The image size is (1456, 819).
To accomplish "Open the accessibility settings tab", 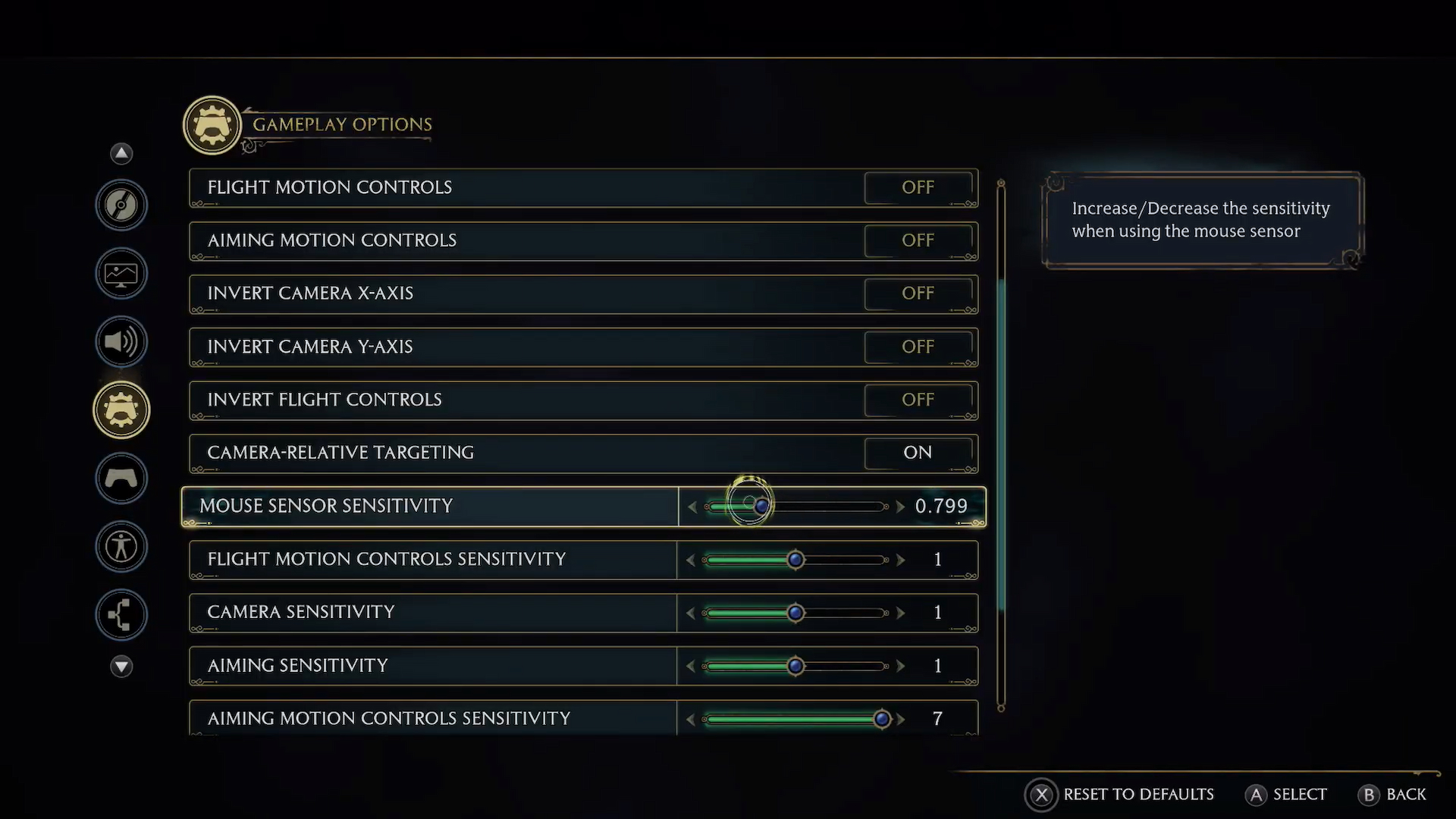I will coord(121,546).
